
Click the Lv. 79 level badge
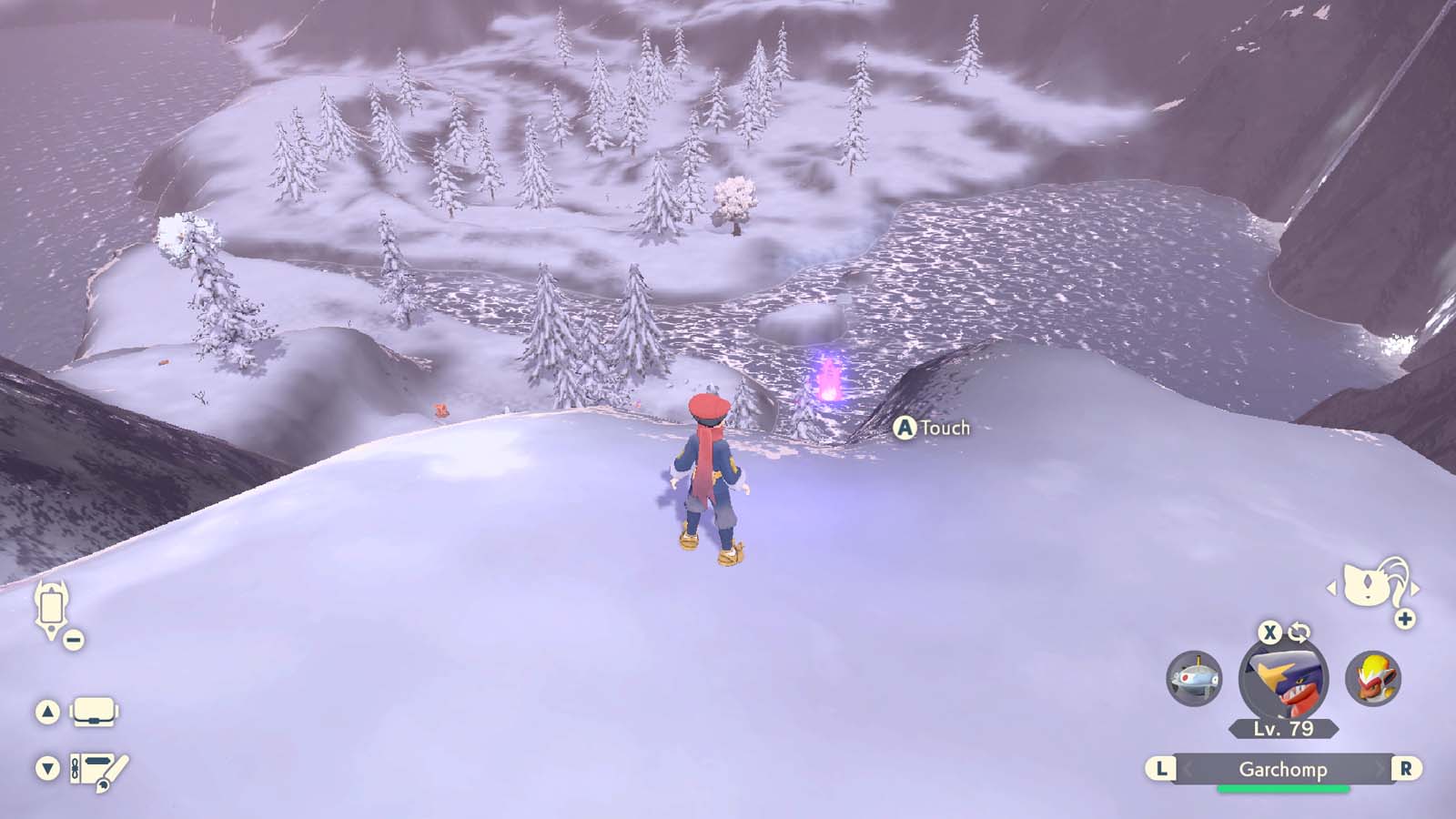click(1284, 728)
